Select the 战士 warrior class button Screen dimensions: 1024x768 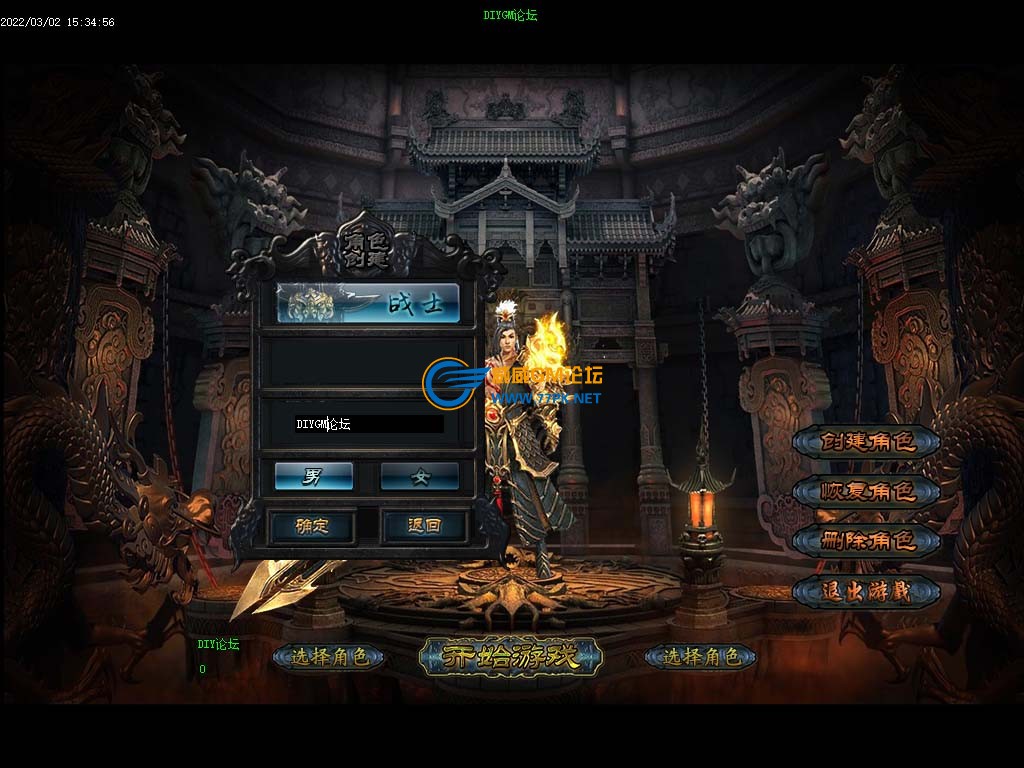368,303
